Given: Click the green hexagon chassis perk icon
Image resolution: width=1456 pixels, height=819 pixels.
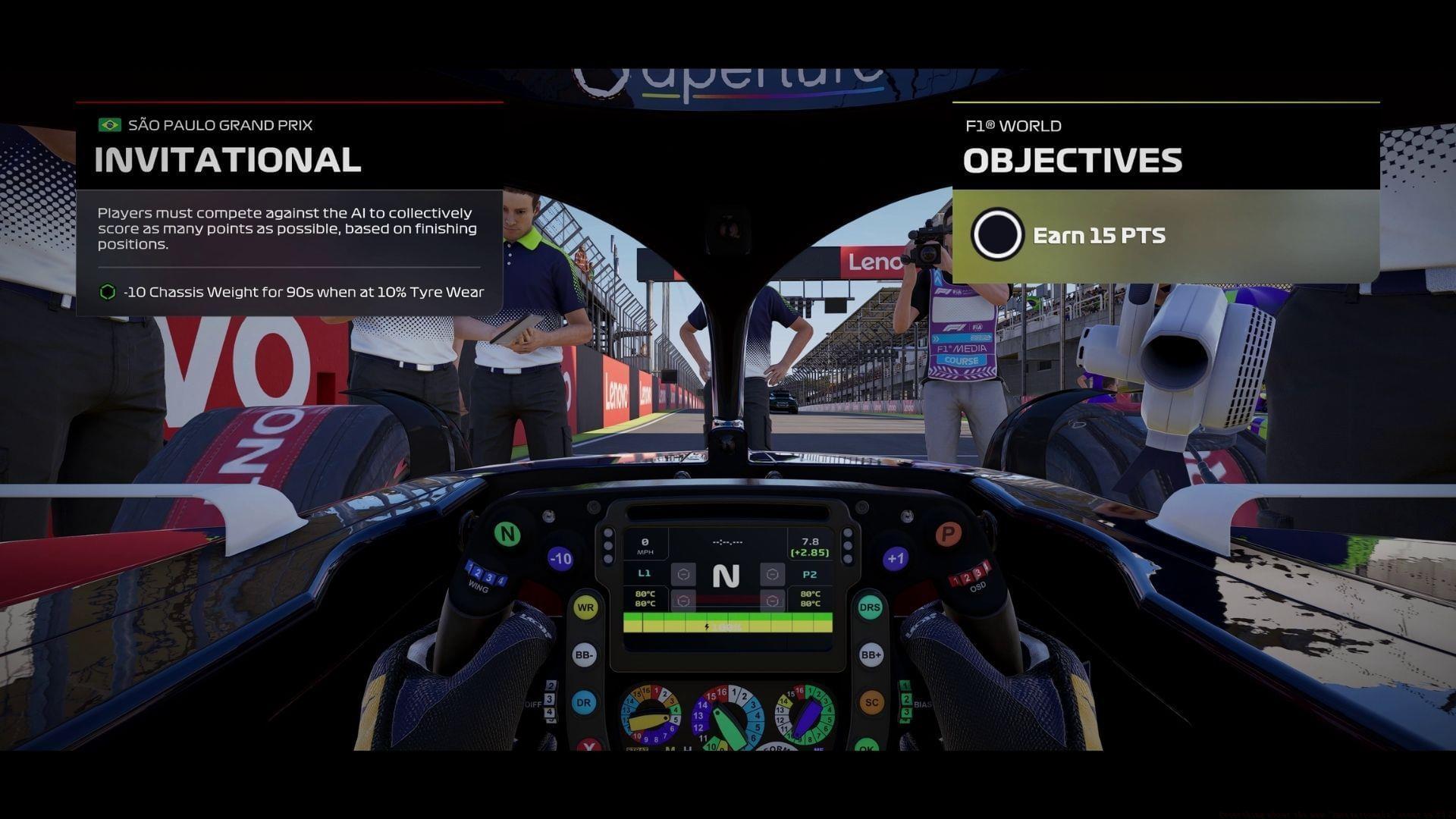Looking at the screenshot, I should click(108, 292).
